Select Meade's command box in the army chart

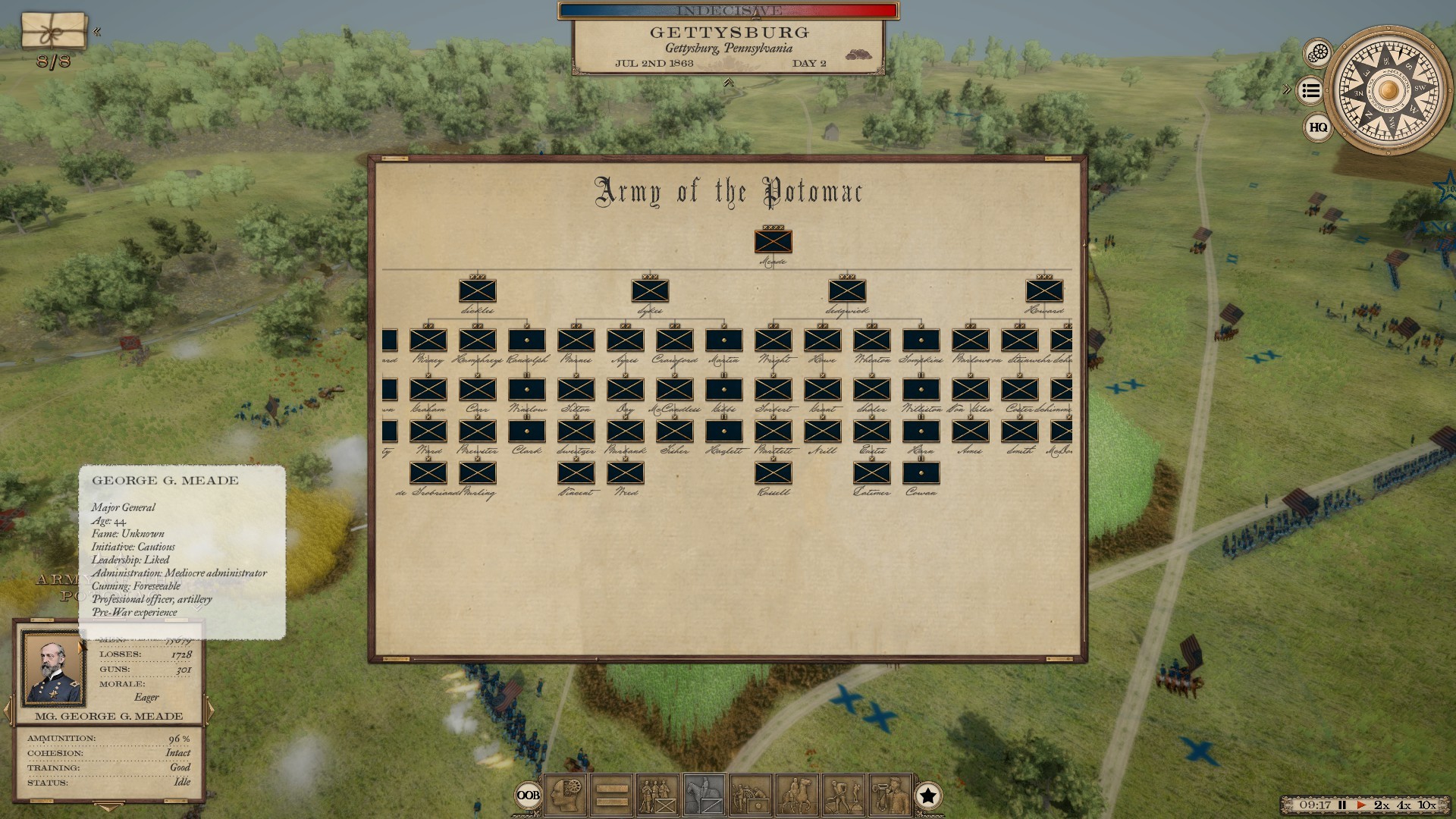tap(773, 243)
